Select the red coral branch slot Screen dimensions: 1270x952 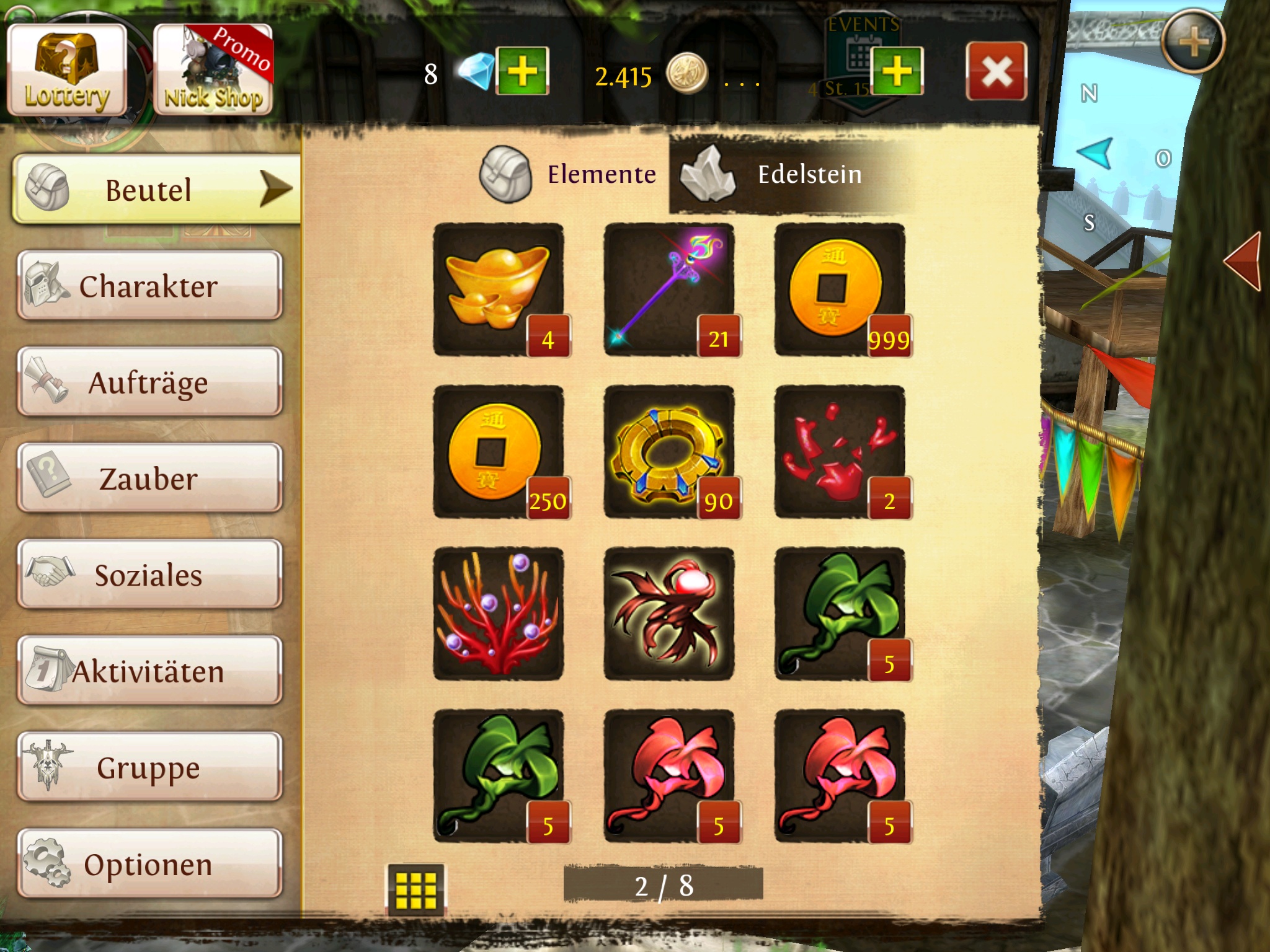tap(498, 614)
